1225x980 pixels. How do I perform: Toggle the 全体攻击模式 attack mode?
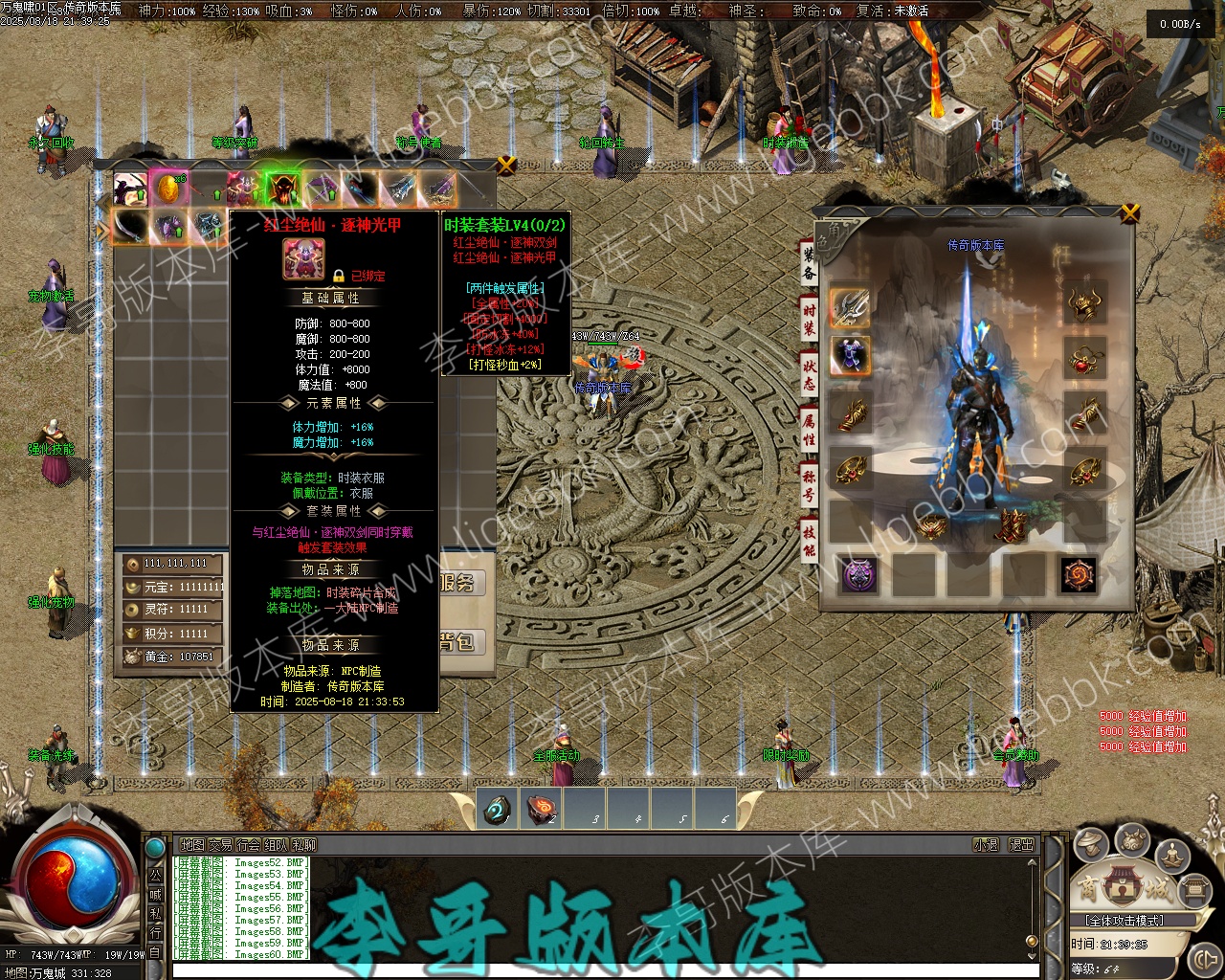(1137, 921)
